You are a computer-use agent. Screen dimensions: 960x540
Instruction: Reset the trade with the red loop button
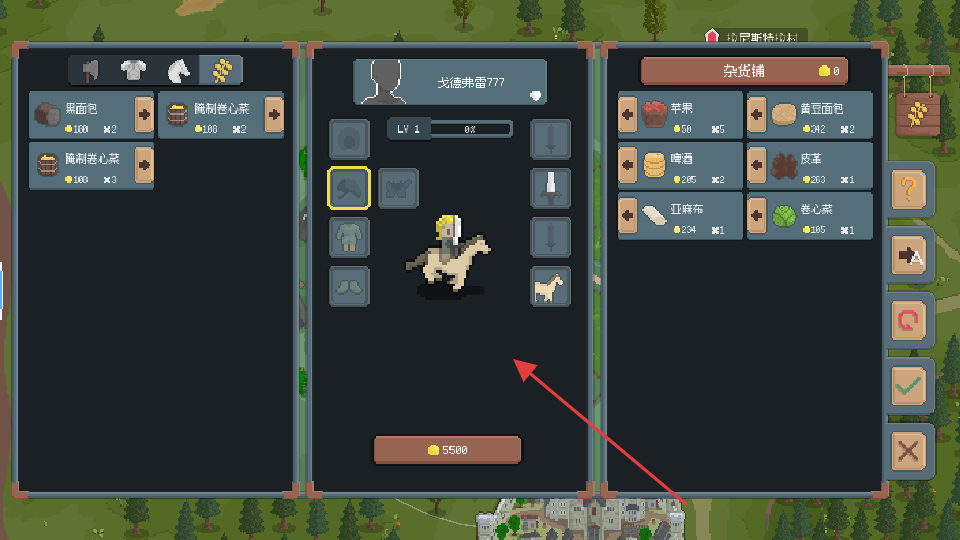pyautogui.click(x=909, y=320)
